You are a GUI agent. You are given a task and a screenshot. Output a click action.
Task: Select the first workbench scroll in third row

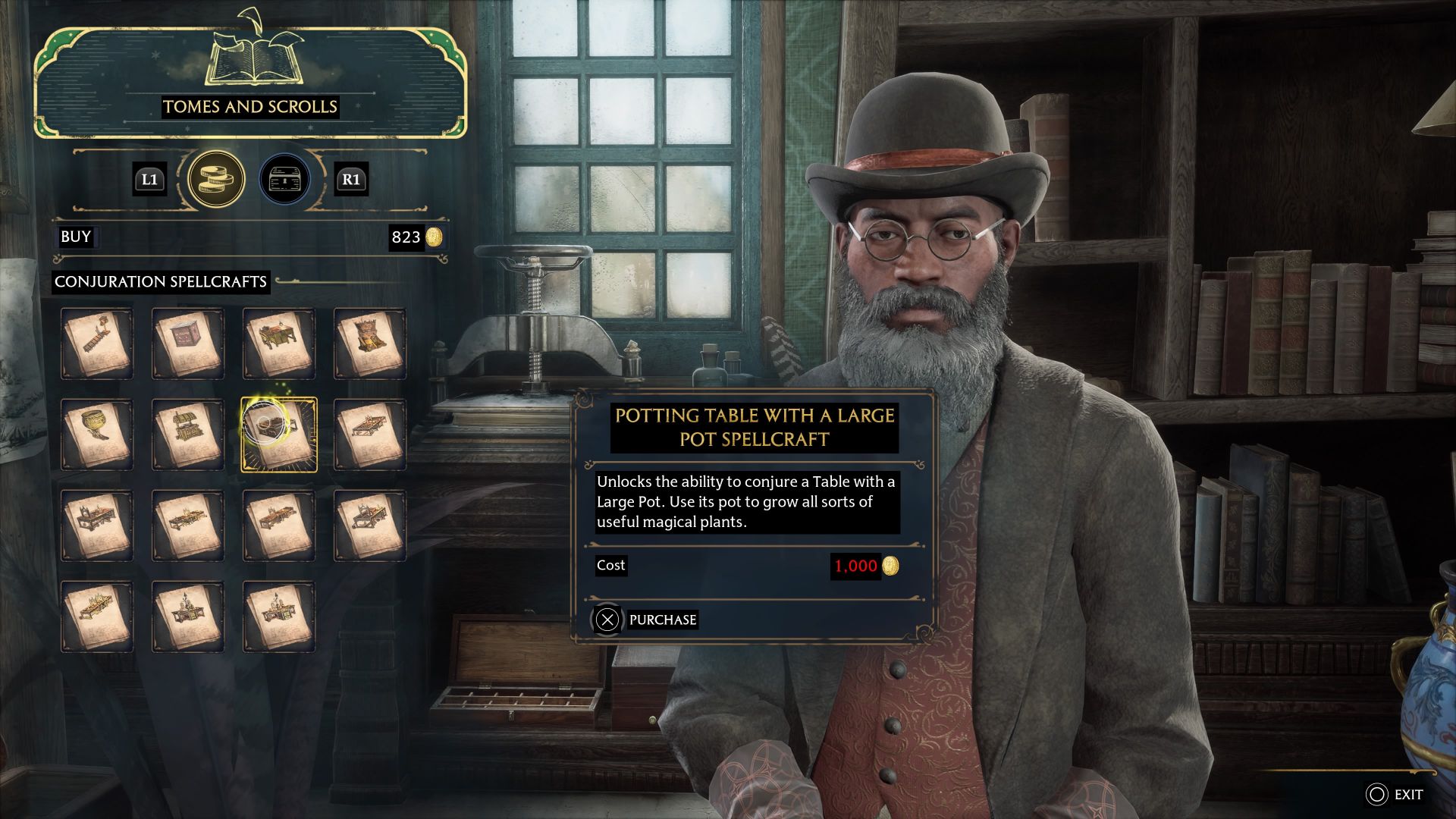click(x=99, y=525)
